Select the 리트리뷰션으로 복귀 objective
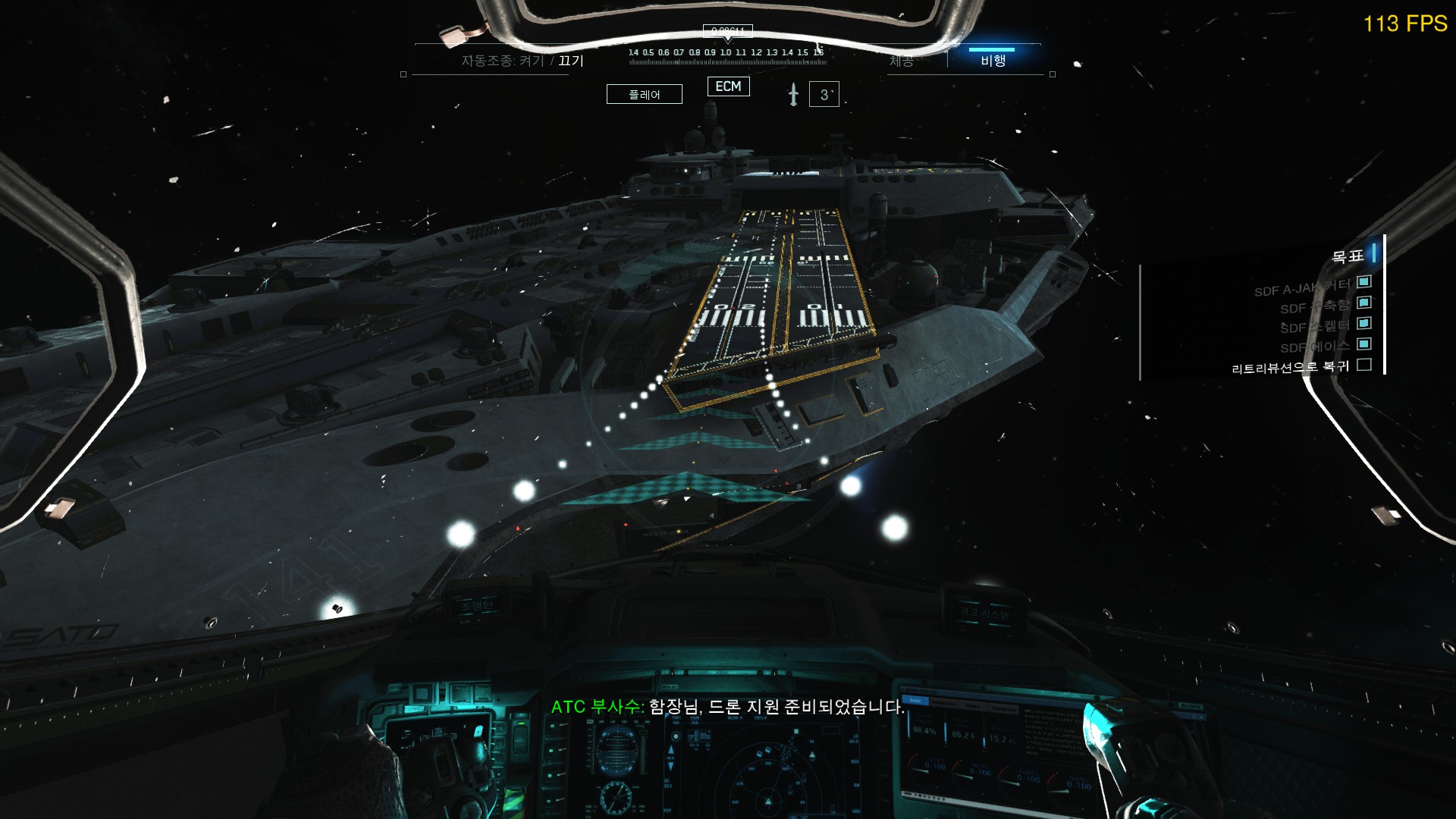1456x819 pixels. click(x=1290, y=368)
